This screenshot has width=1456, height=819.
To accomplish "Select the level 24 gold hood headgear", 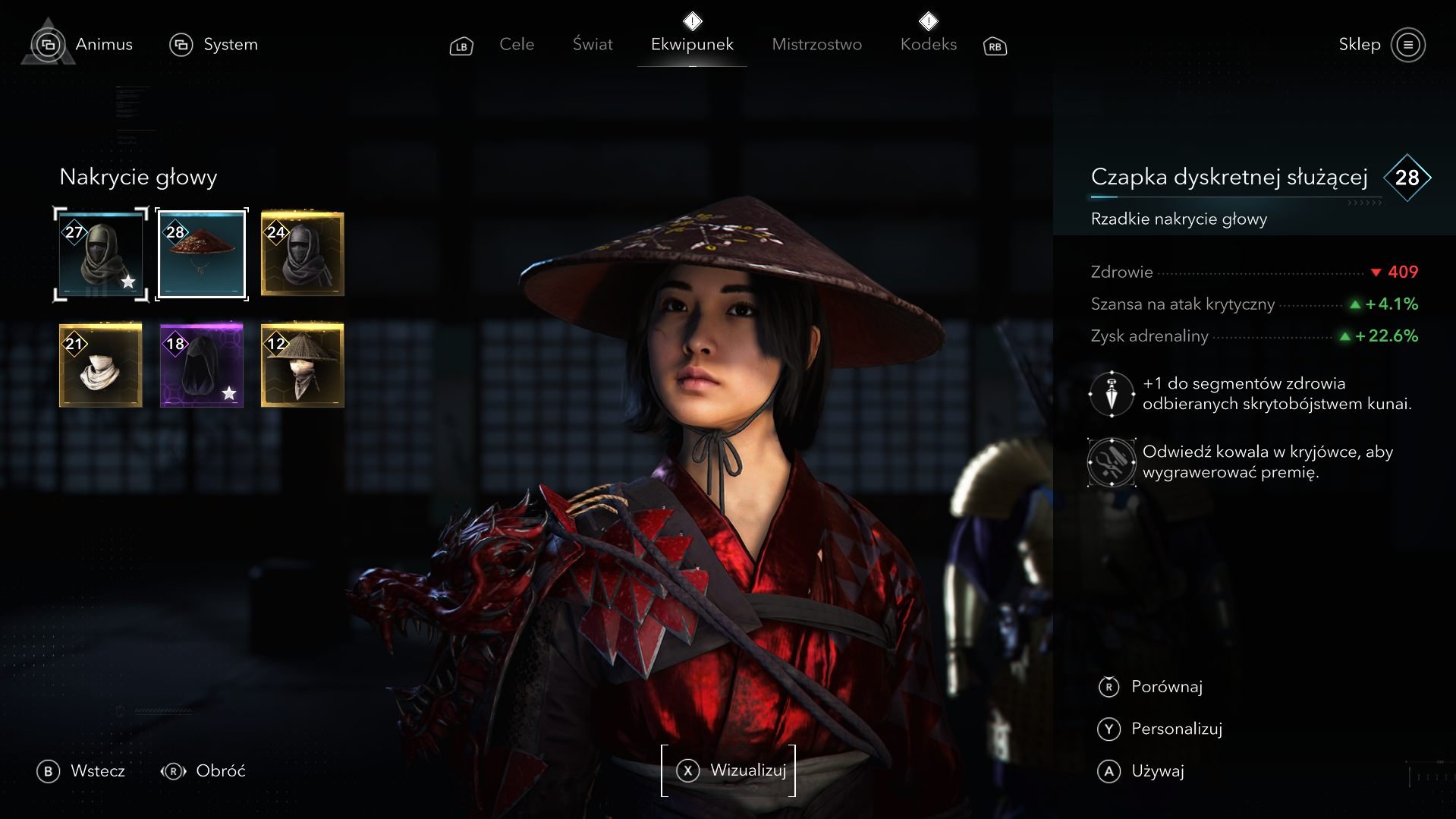I will [303, 254].
